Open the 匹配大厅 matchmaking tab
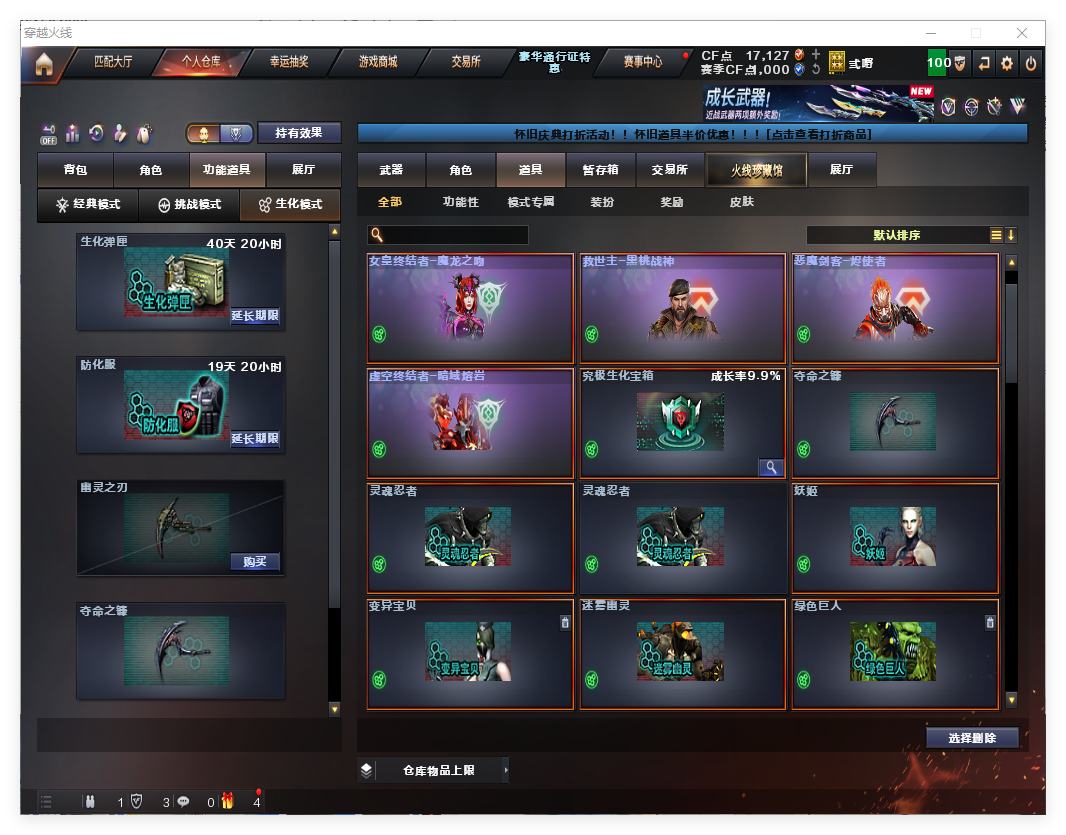 pos(112,62)
